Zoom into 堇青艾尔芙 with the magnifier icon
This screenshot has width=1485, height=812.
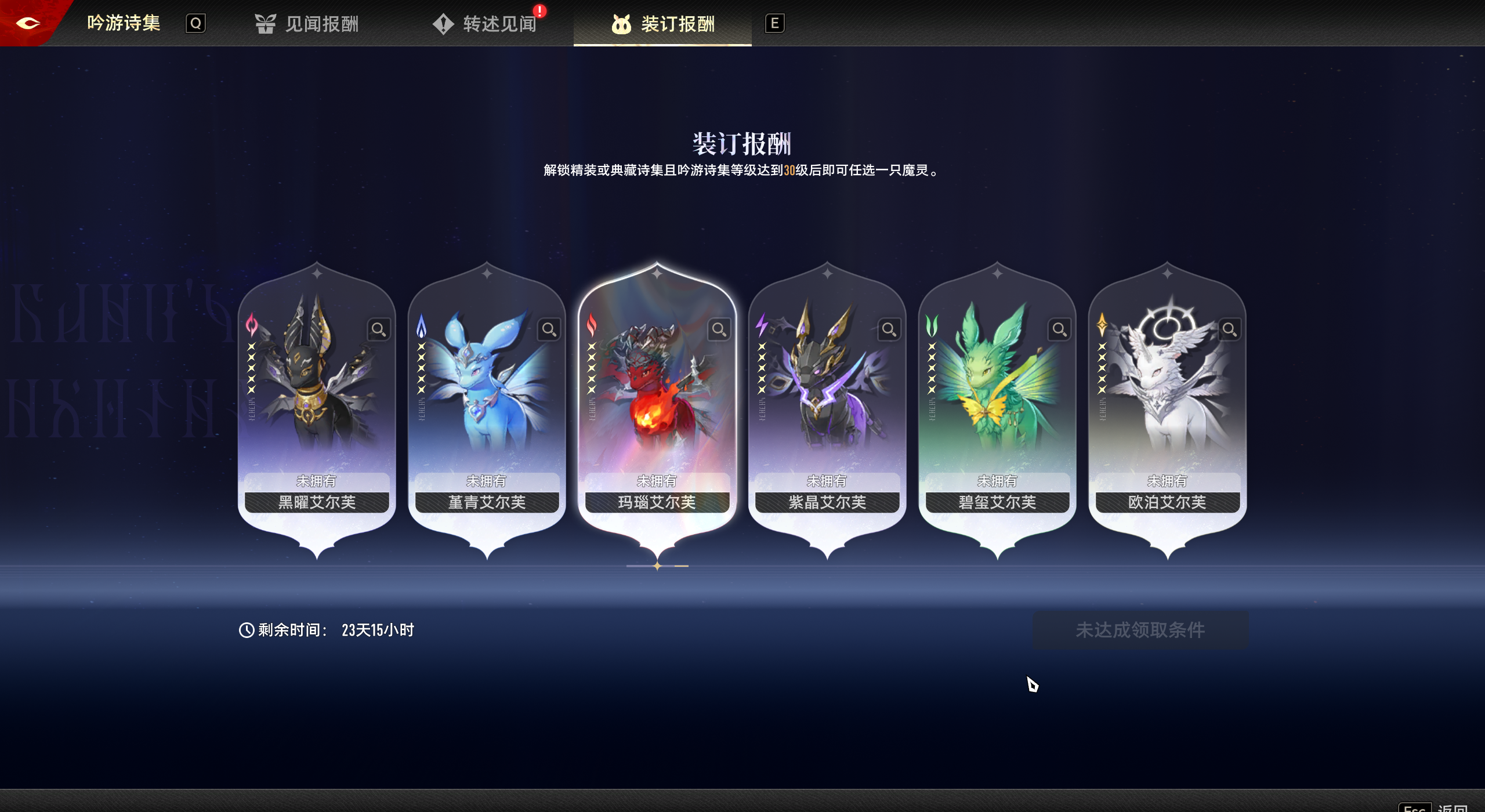548,329
